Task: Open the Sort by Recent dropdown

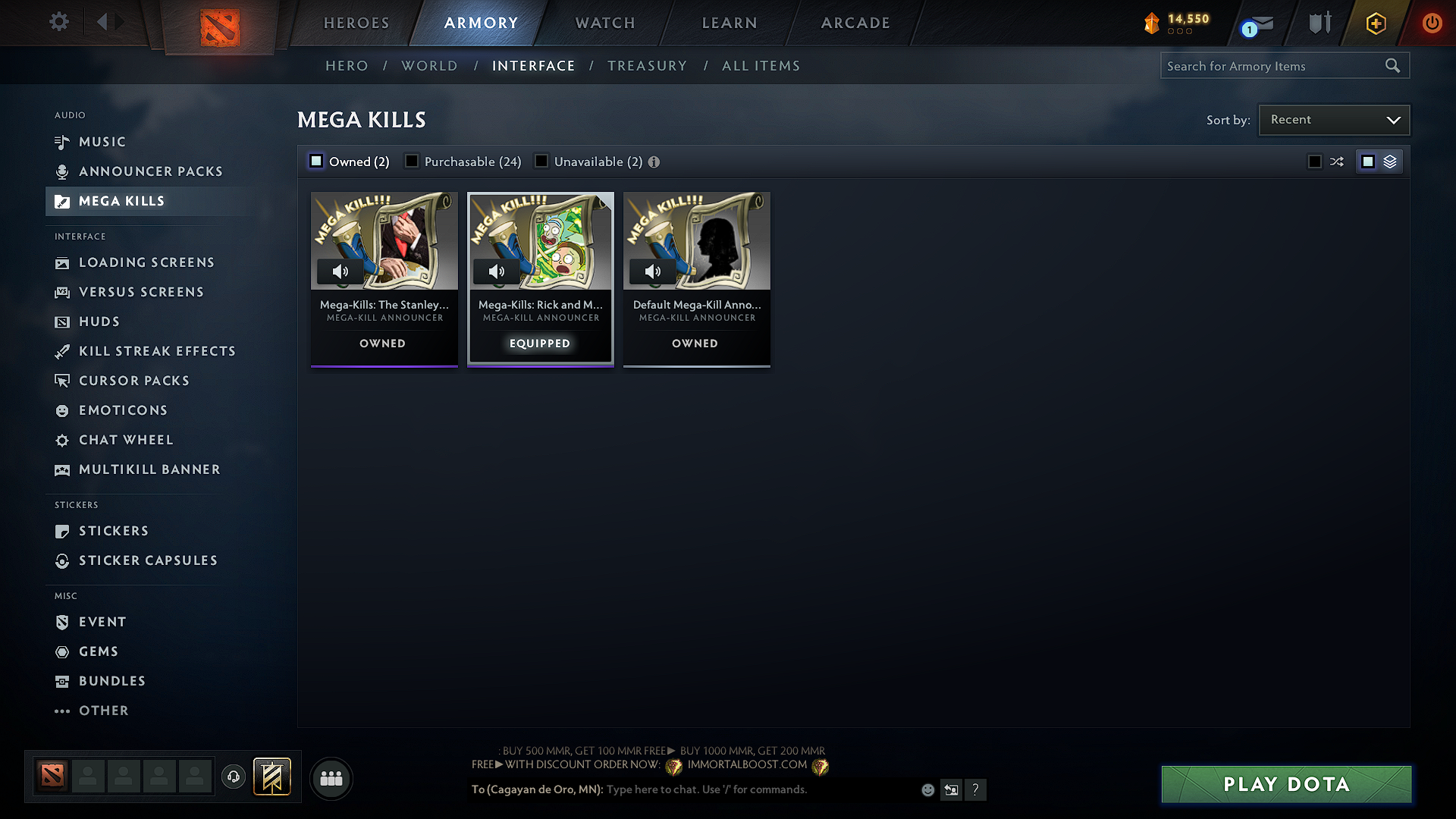Action: pos(1333,119)
